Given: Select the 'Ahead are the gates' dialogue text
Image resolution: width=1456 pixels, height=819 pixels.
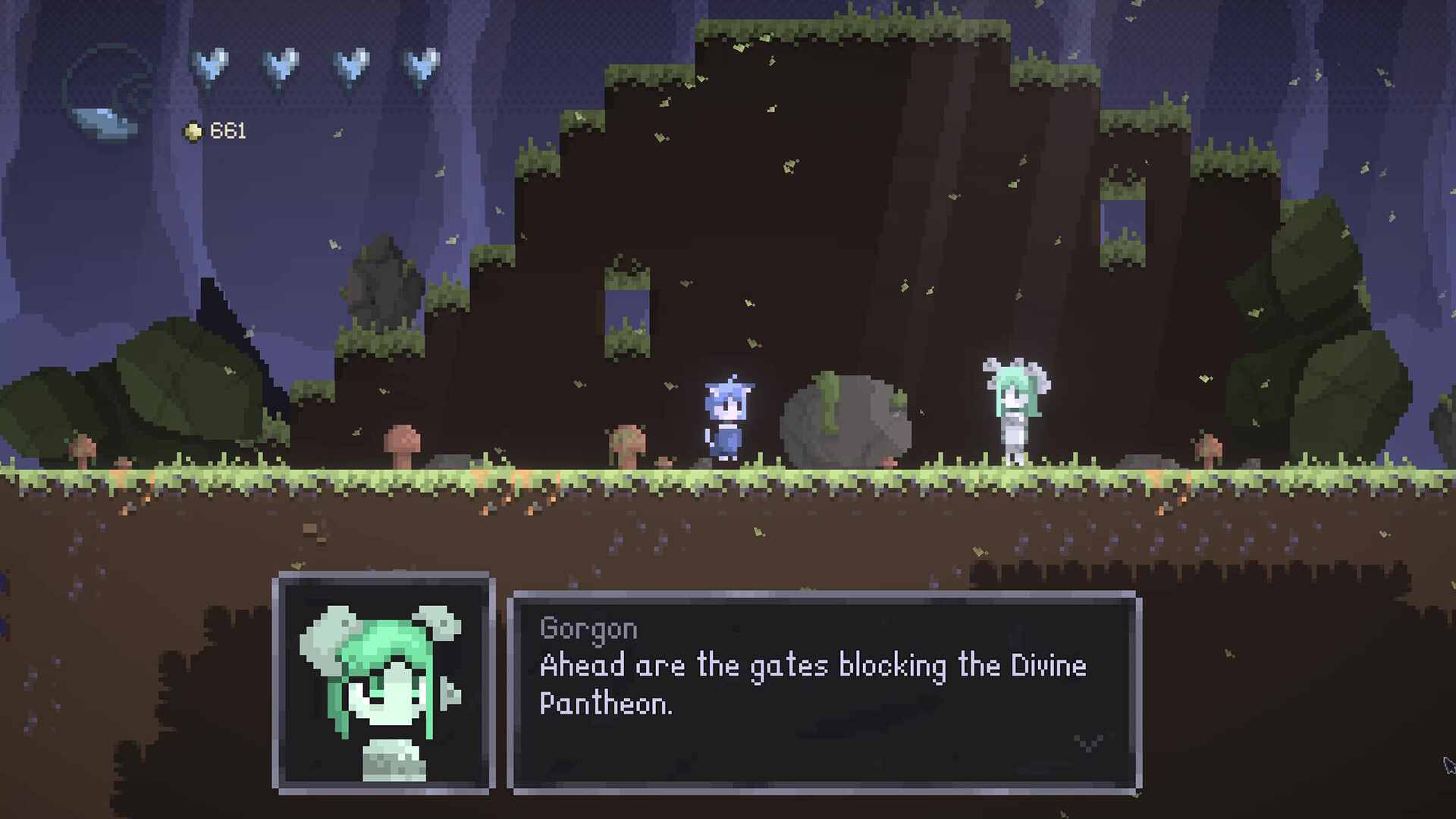Looking at the screenshot, I should click(811, 666).
